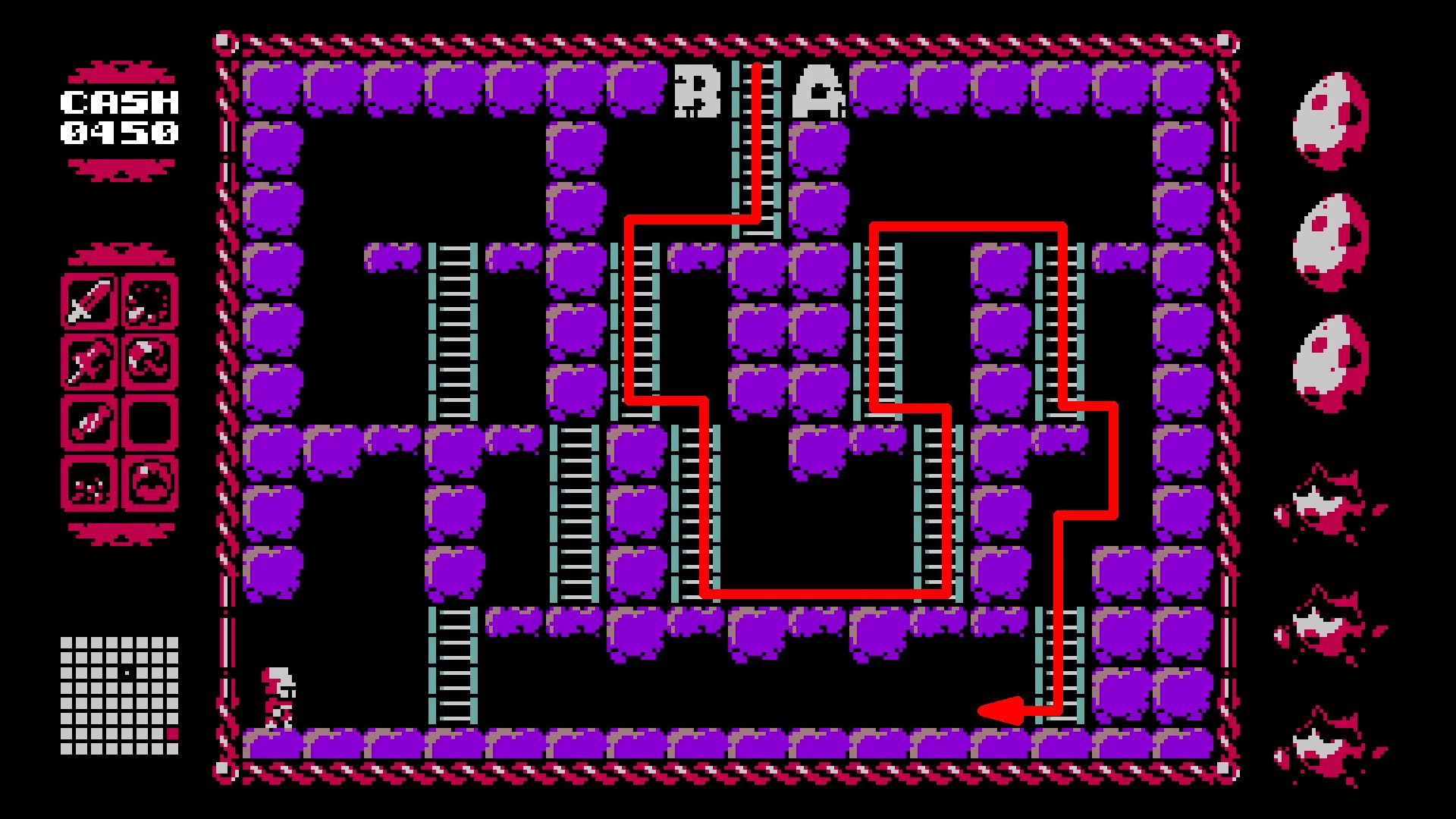
Task: Click the second intact egg on the right
Action: (1331, 239)
